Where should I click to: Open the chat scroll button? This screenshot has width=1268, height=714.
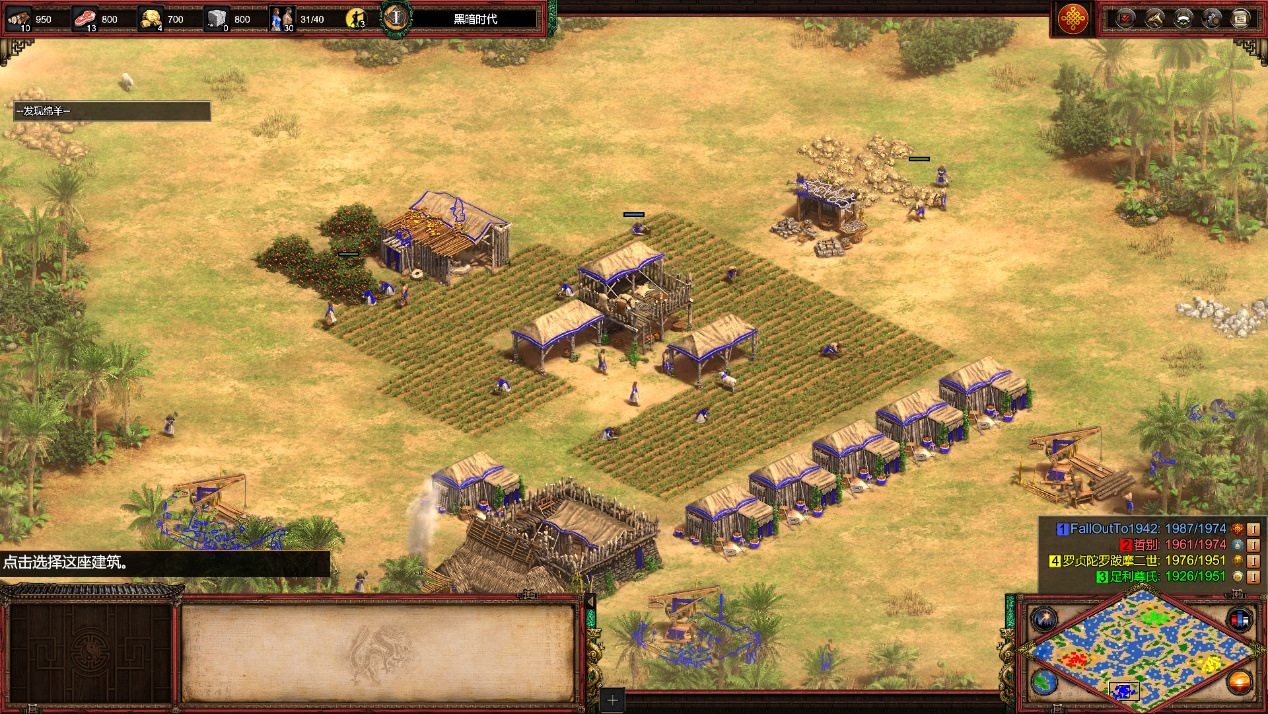pyautogui.click(x=1241, y=18)
